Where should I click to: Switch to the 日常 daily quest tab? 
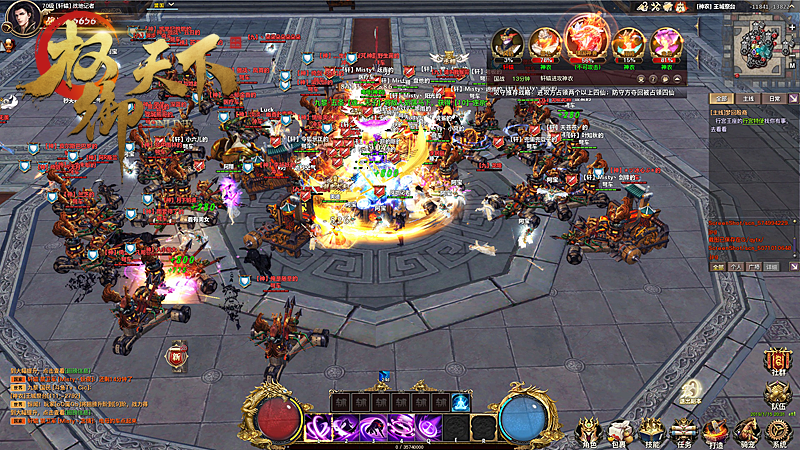[x=773, y=99]
